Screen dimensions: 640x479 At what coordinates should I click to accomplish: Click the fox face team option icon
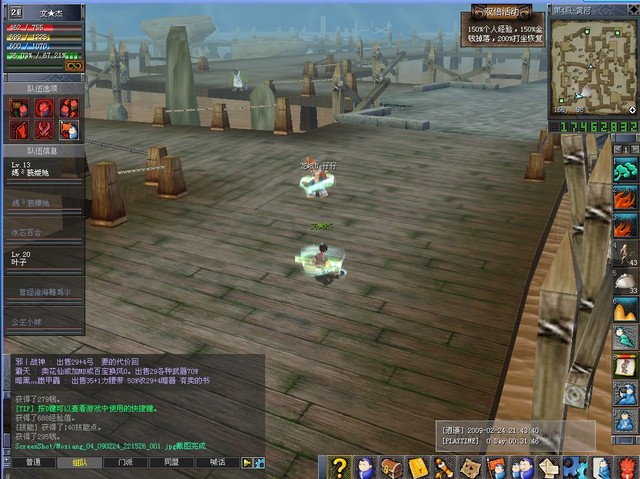(69, 129)
